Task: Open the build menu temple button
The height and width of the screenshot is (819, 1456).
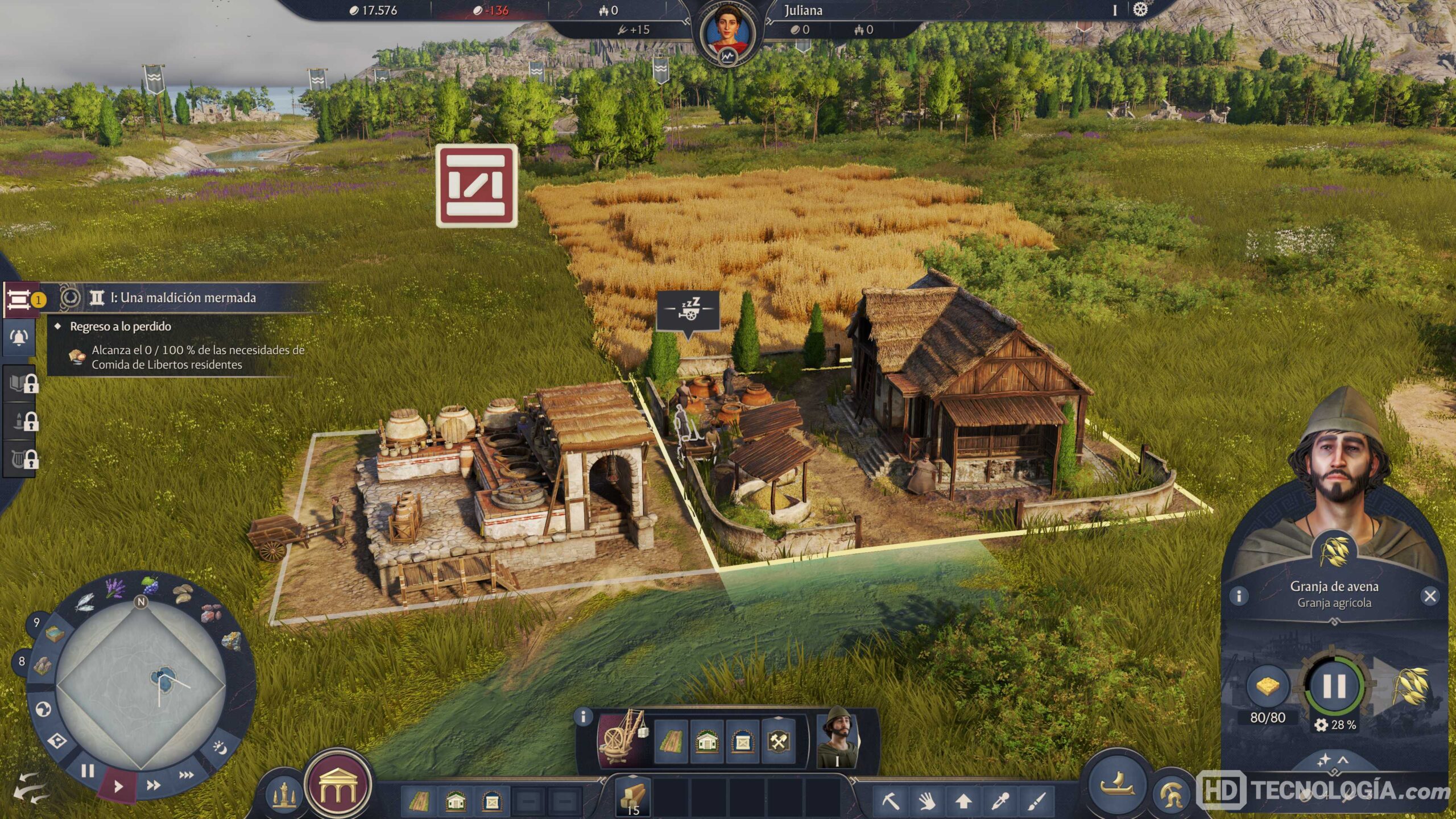Action: 338,786
